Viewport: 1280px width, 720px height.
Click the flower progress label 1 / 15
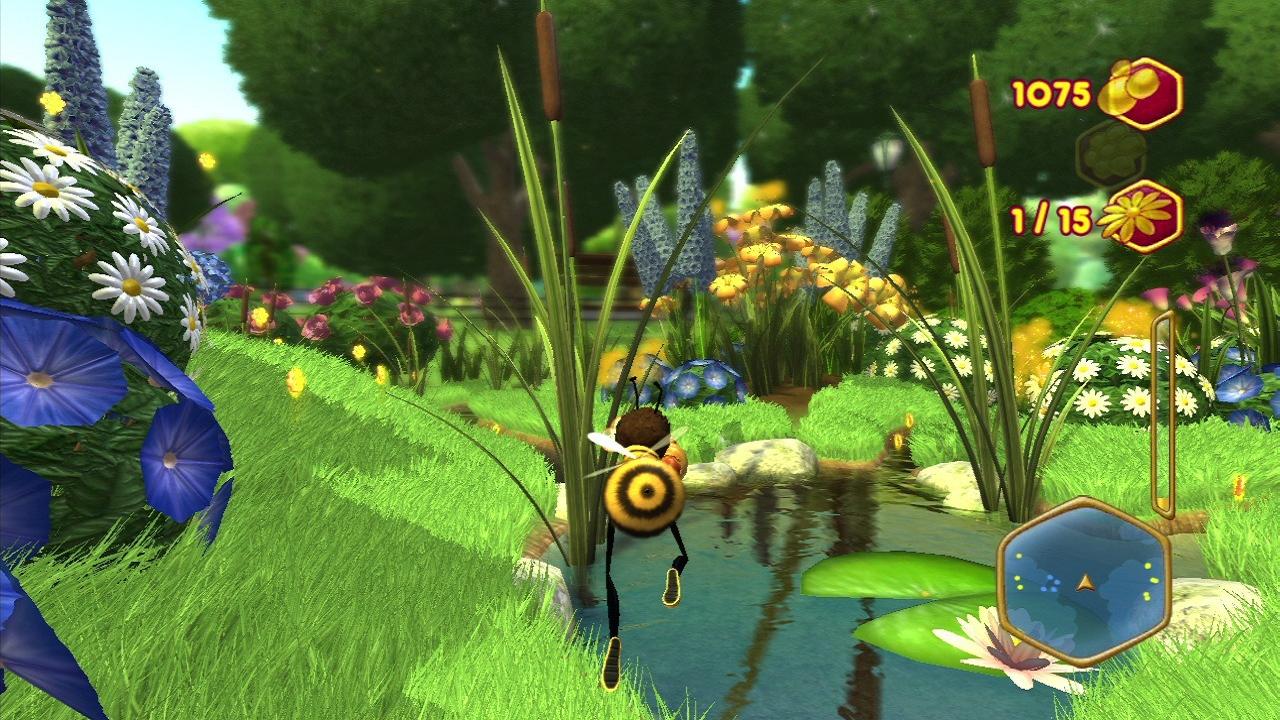[1050, 218]
